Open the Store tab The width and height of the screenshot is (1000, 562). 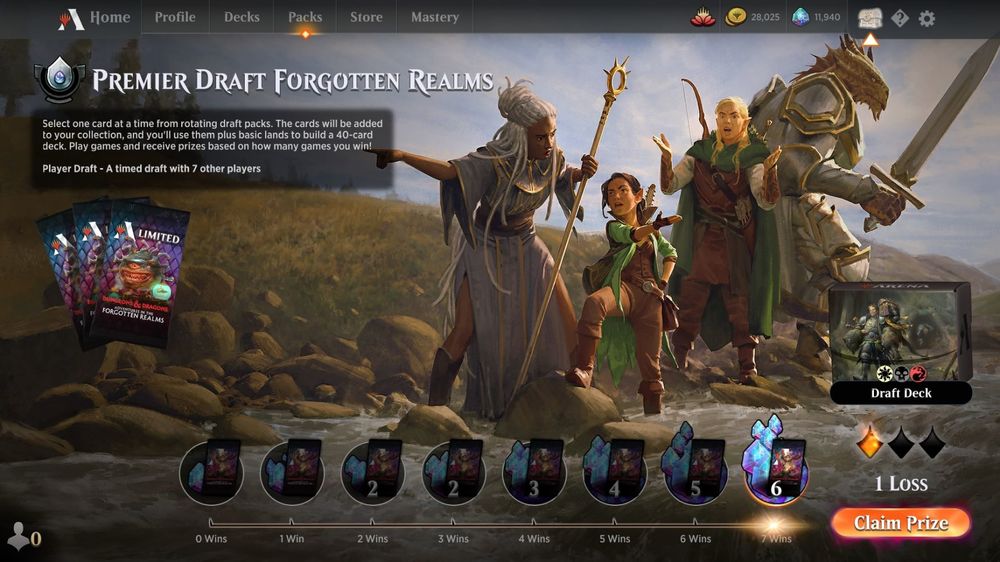click(366, 17)
